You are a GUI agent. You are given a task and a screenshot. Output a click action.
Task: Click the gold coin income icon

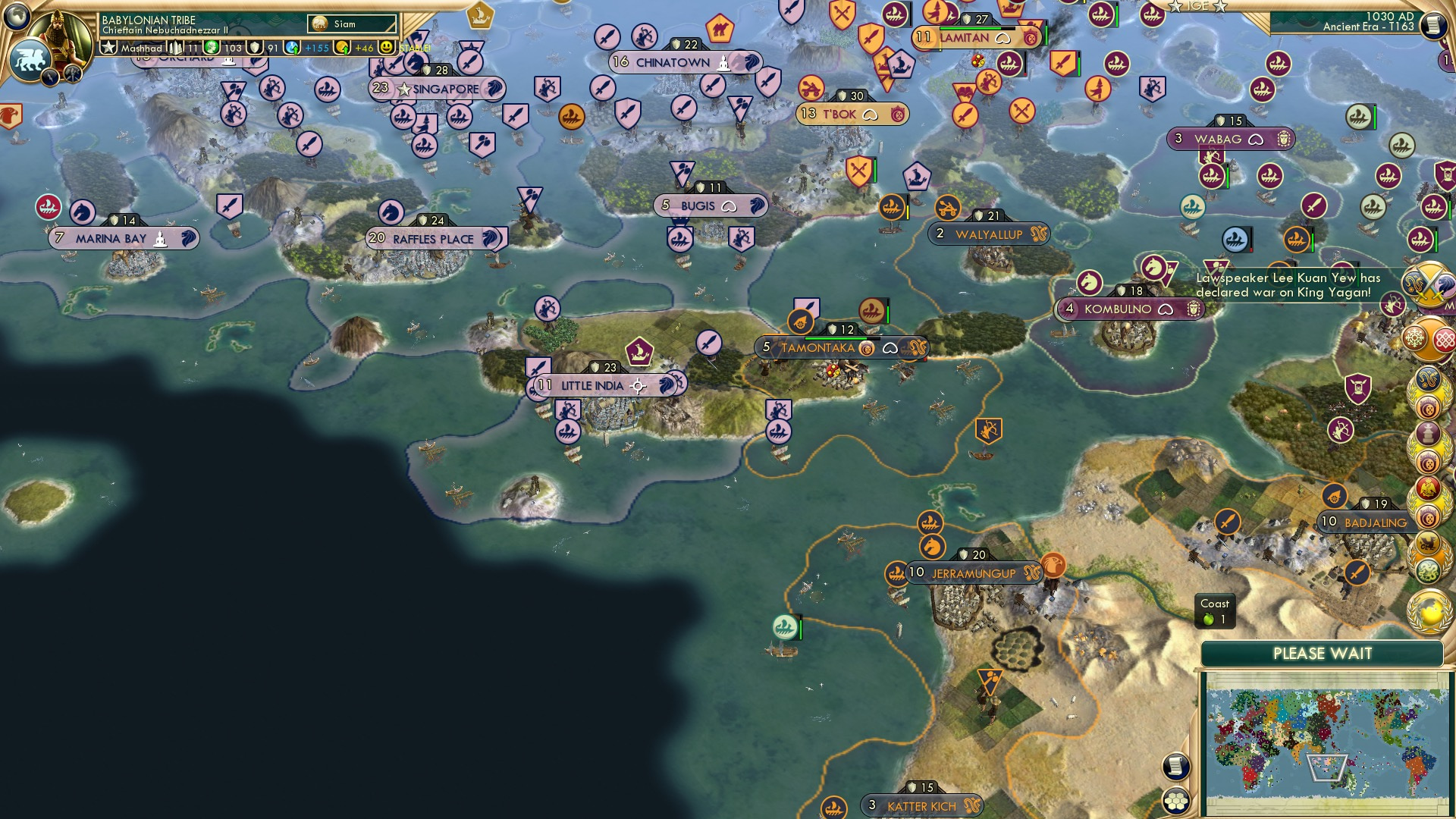click(343, 48)
